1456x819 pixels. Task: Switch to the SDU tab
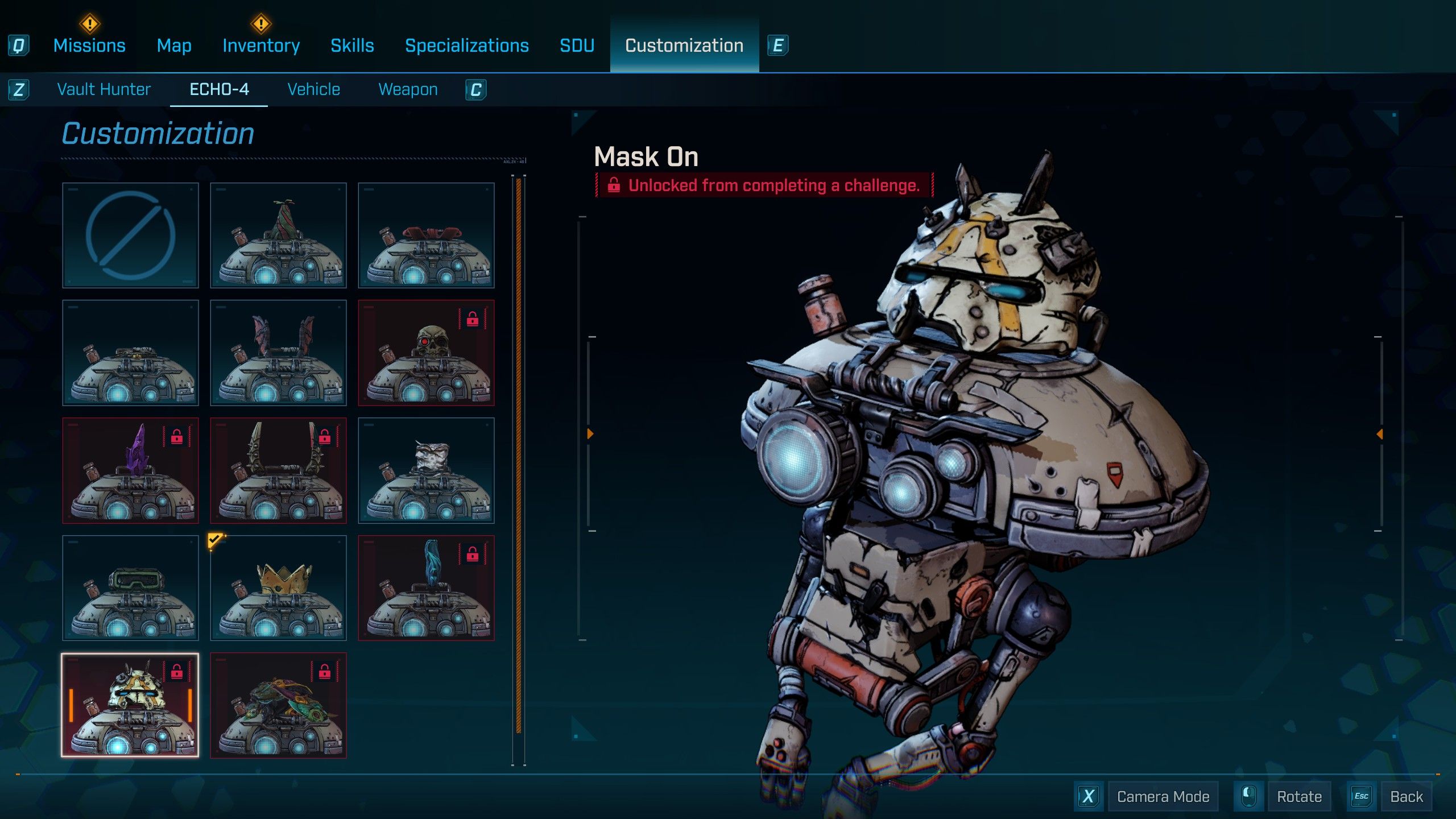click(x=577, y=45)
